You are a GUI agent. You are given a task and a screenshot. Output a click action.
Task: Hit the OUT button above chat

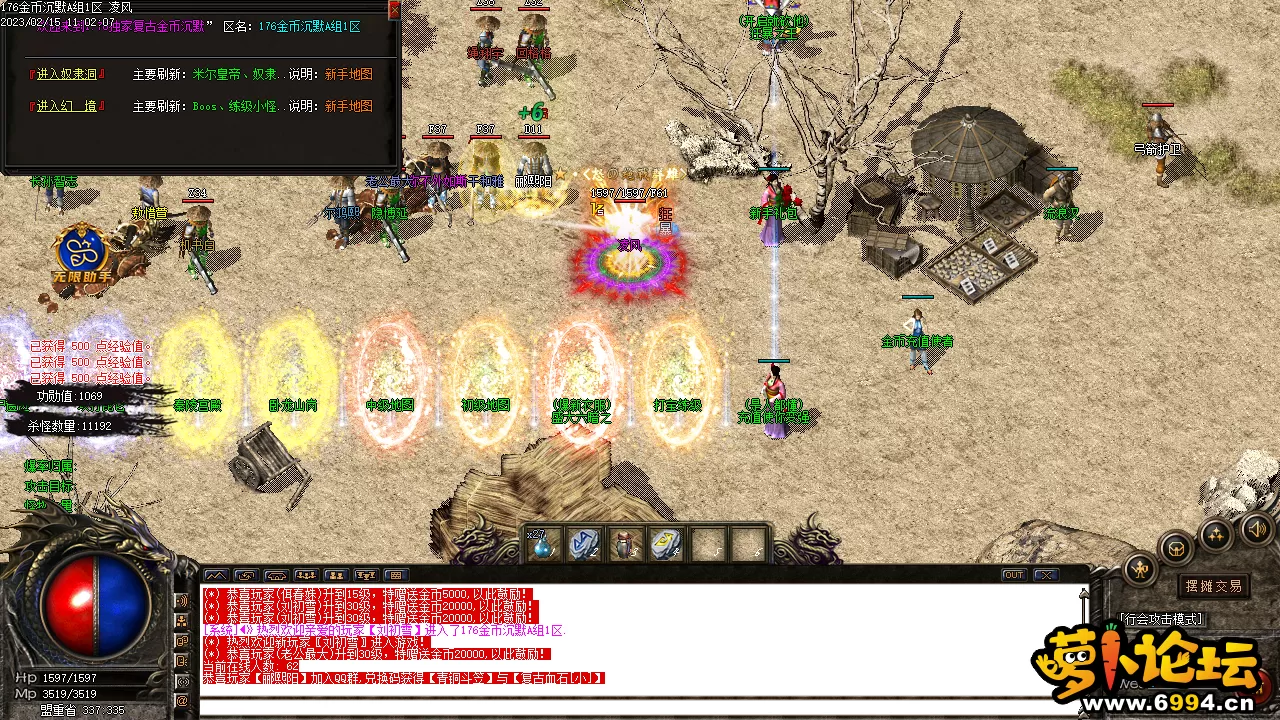(1014, 575)
